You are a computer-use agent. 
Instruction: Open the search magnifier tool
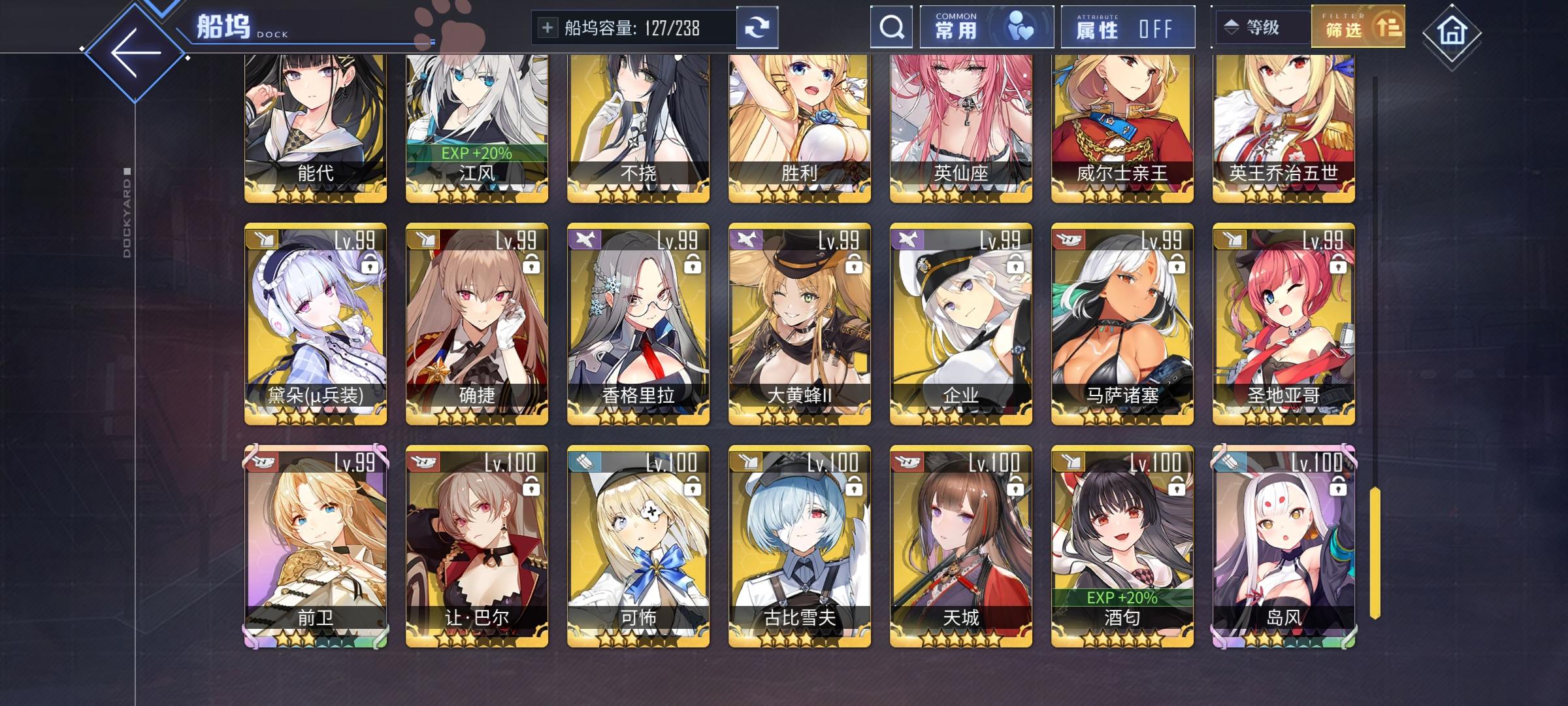[x=890, y=27]
